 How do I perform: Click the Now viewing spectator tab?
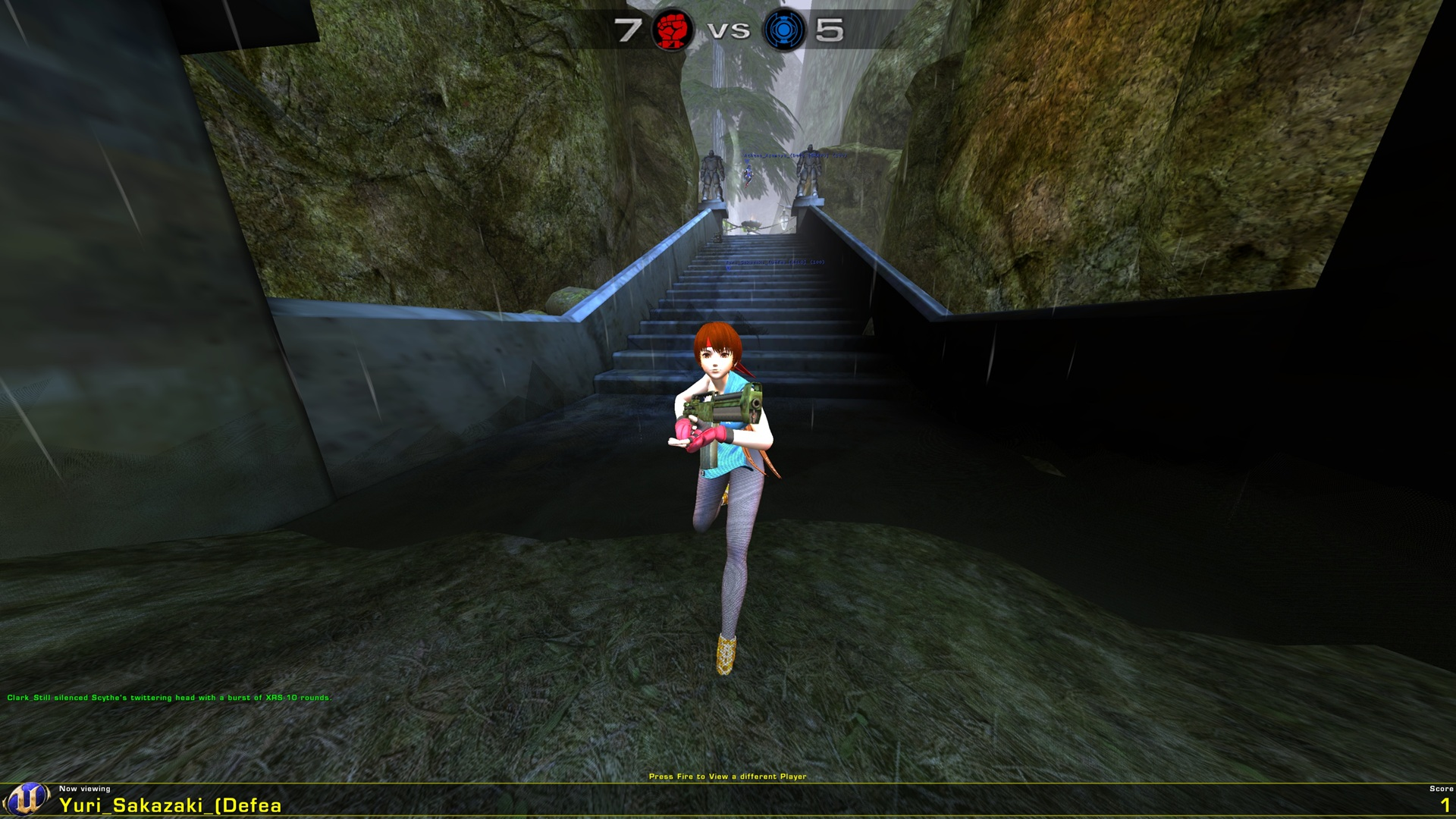[86, 789]
